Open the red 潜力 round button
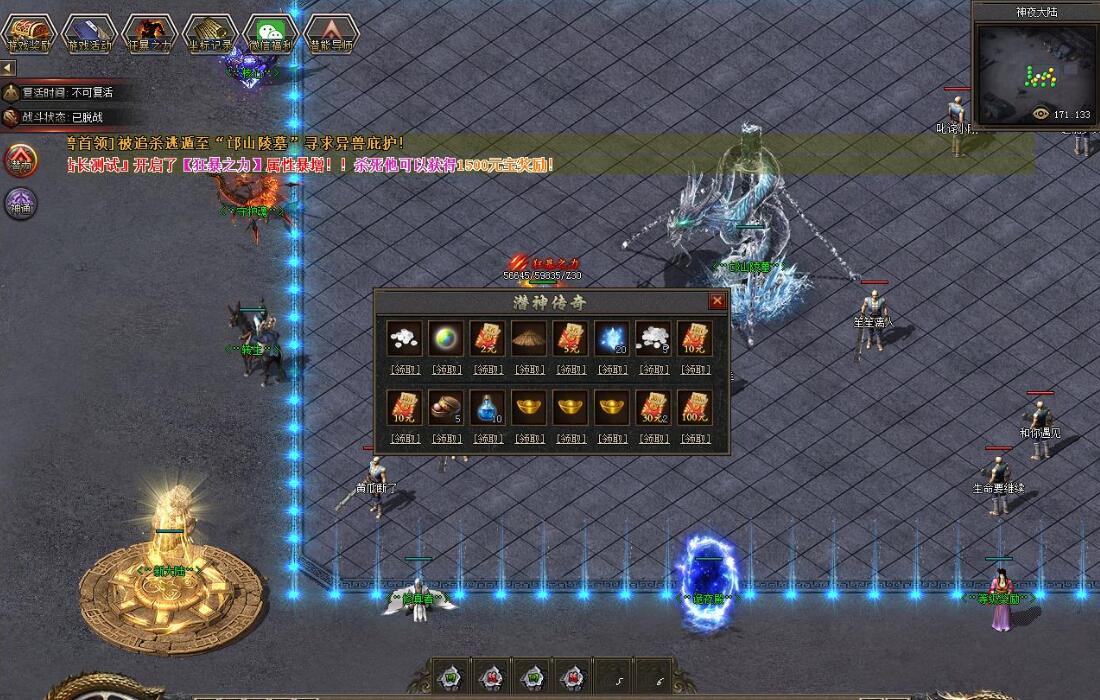 (20, 160)
